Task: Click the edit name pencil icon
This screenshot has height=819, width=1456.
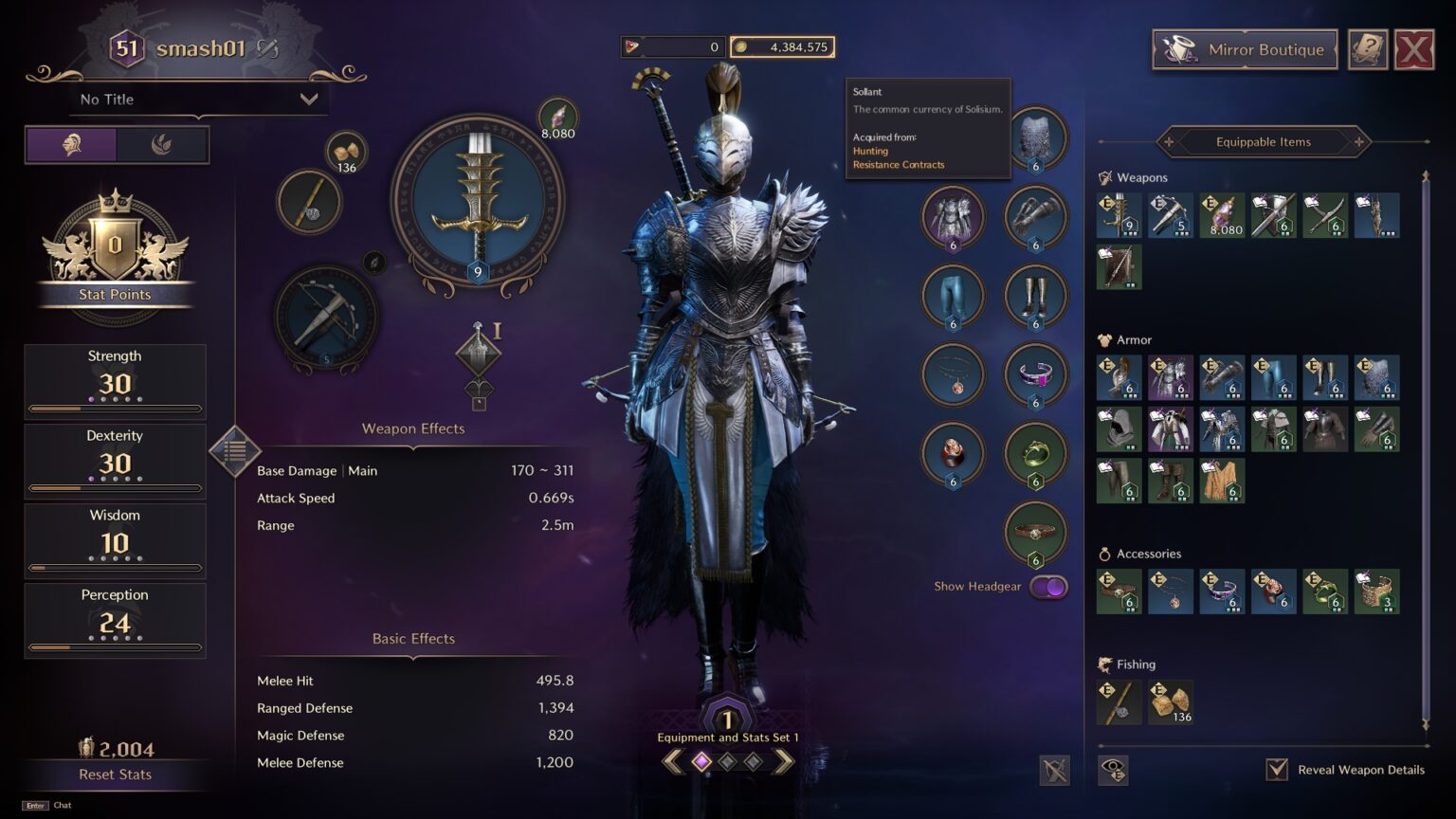Action: coord(268,49)
